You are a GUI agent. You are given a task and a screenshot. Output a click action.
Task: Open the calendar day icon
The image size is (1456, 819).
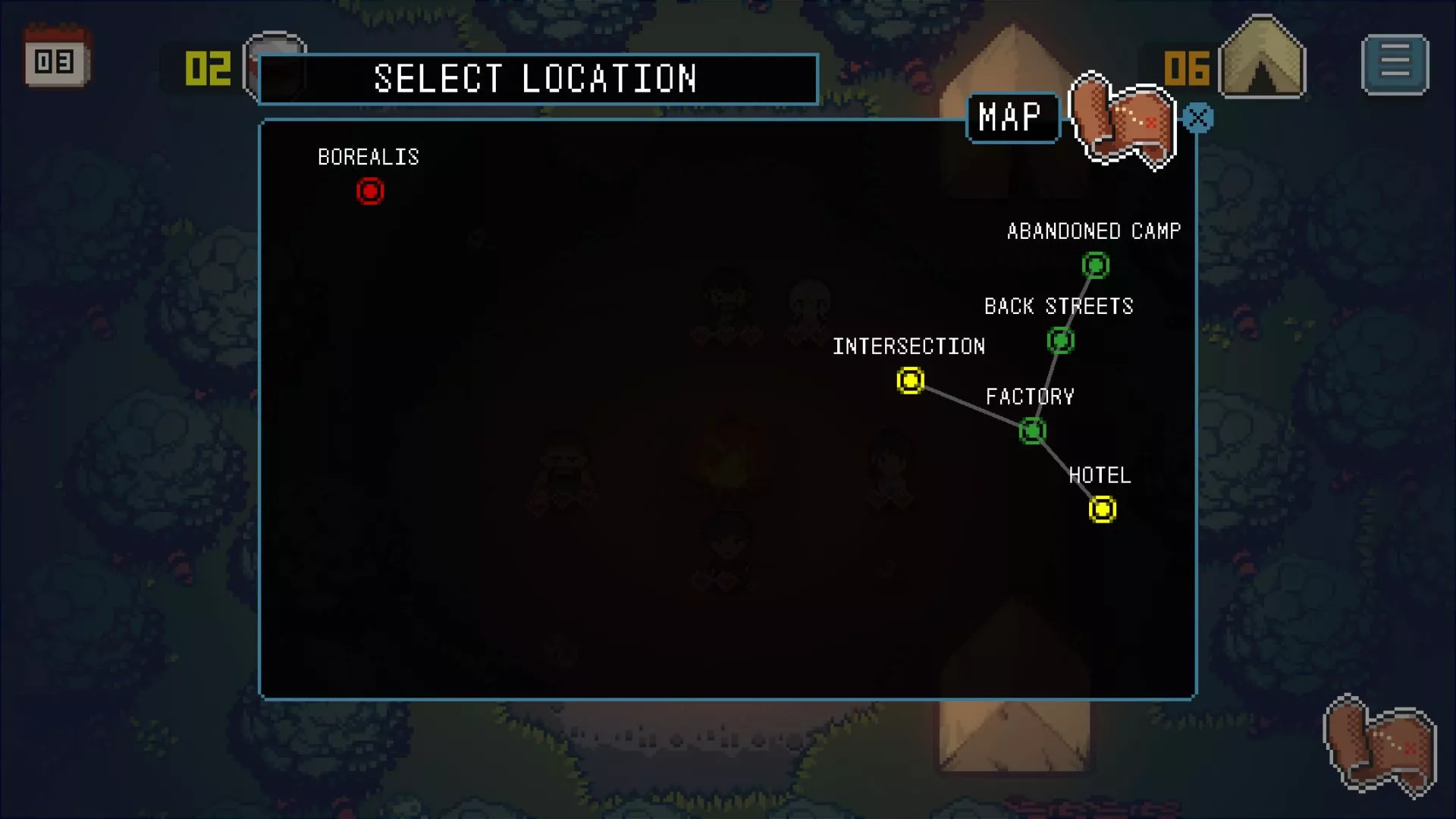tap(56, 58)
